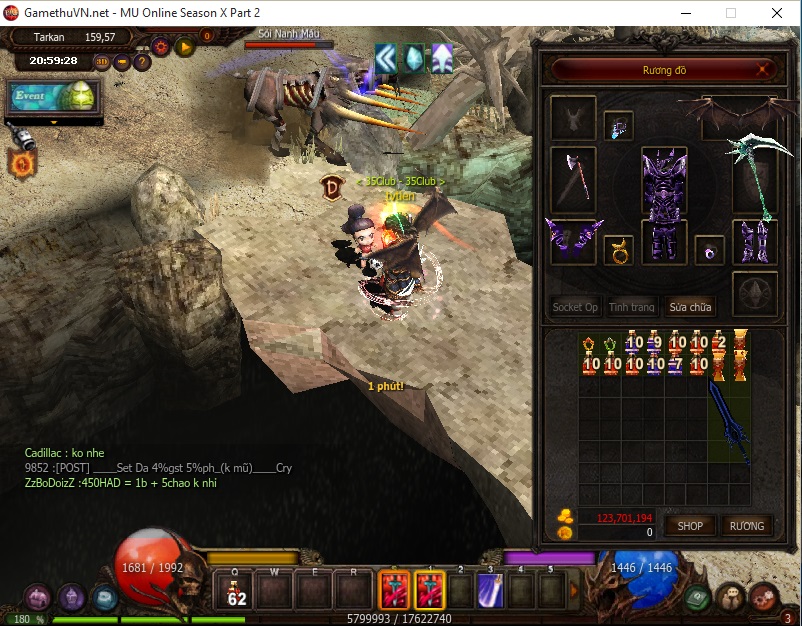Select the equipped purple boots slot
Screen dimensions: 802x626
[755, 242]
